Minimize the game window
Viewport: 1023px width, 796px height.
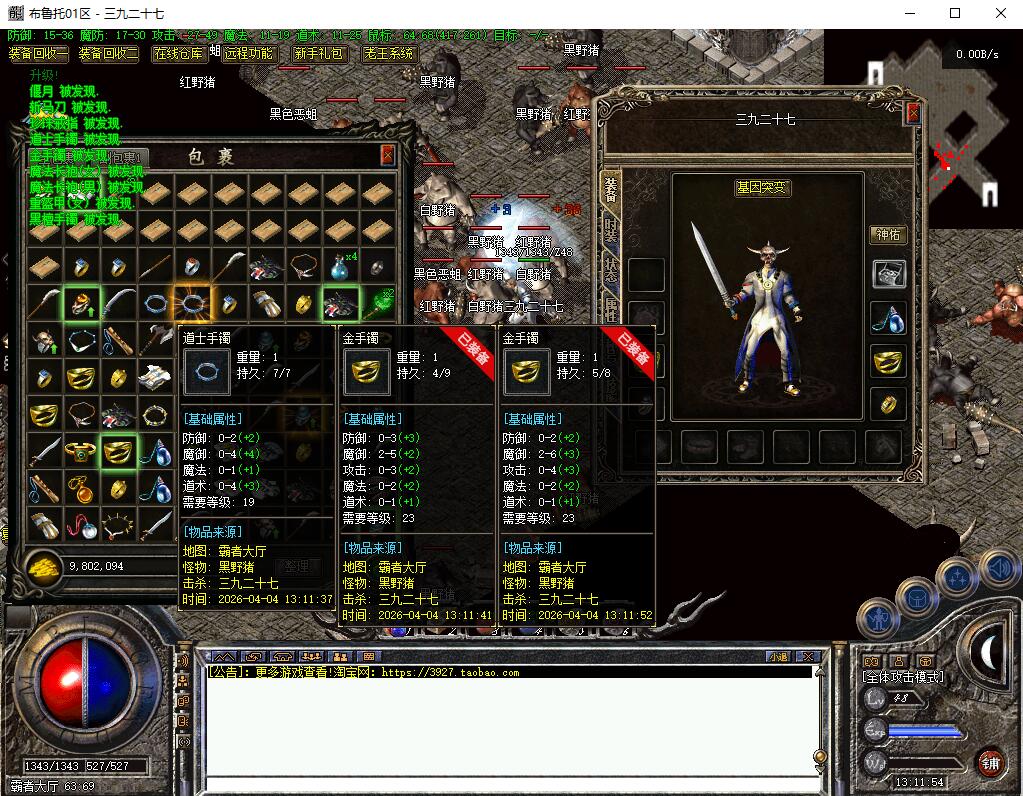pyautogui.click(x=909, y=14)
